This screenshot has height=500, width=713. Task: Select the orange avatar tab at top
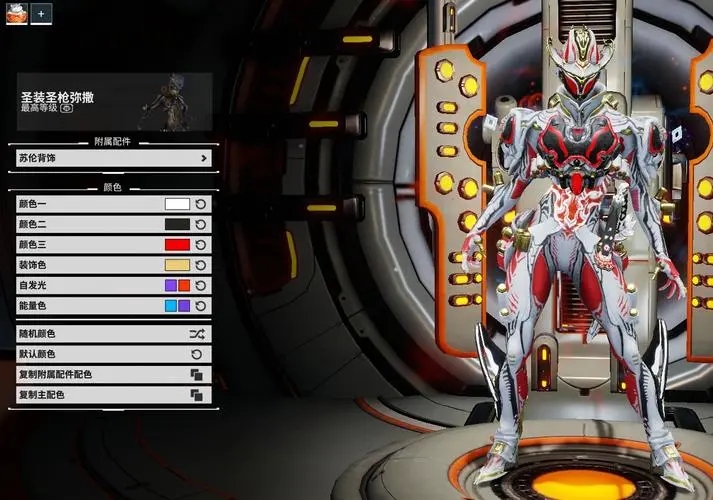tap(16, 14)
